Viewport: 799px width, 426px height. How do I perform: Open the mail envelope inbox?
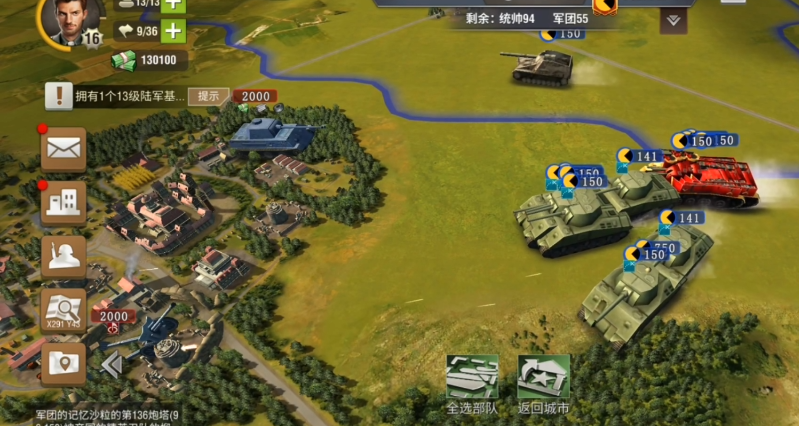[63, 149]
